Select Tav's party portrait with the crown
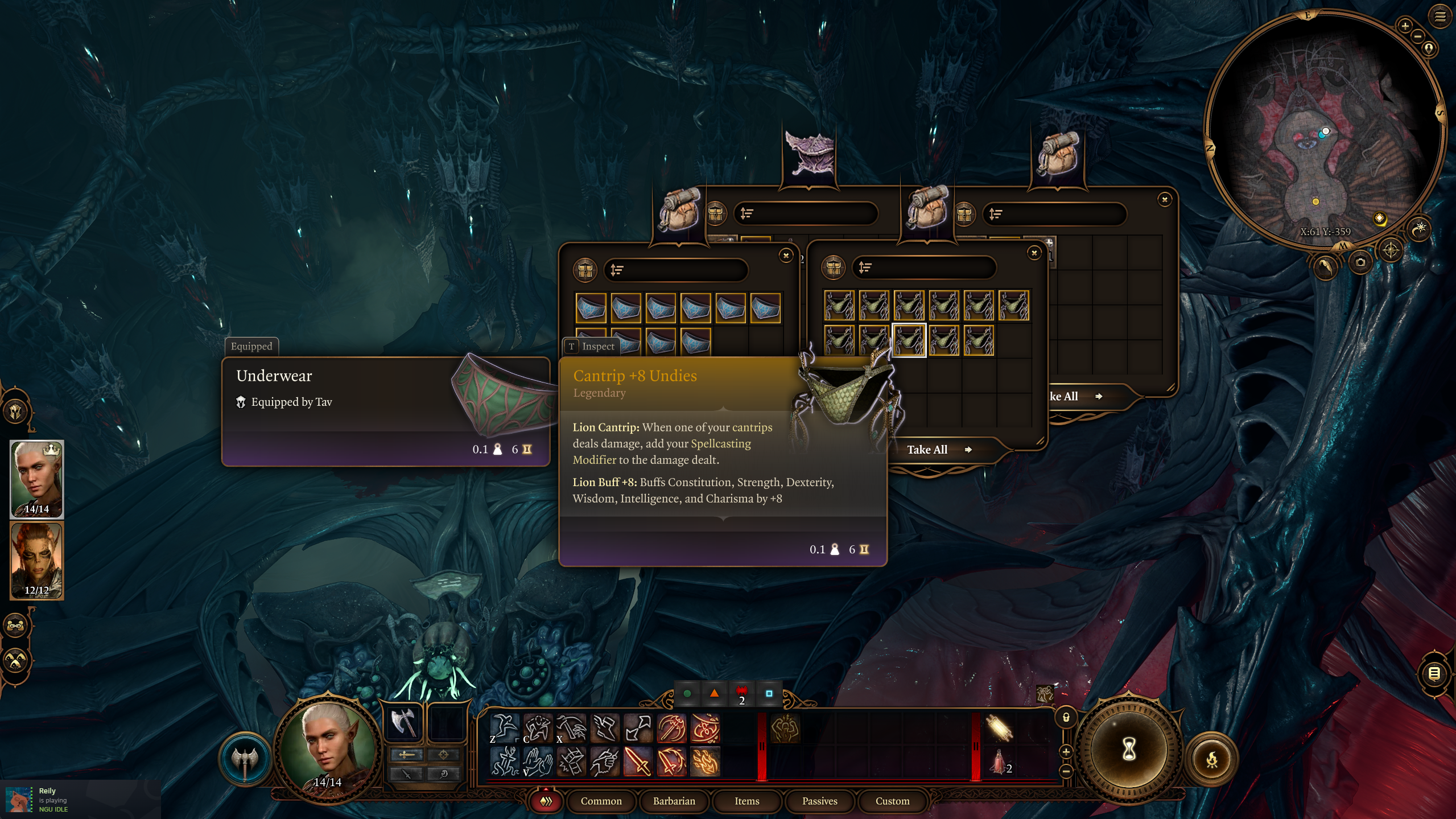The image size is (1456, 819). pyautogui.click(x=37, y=479)
